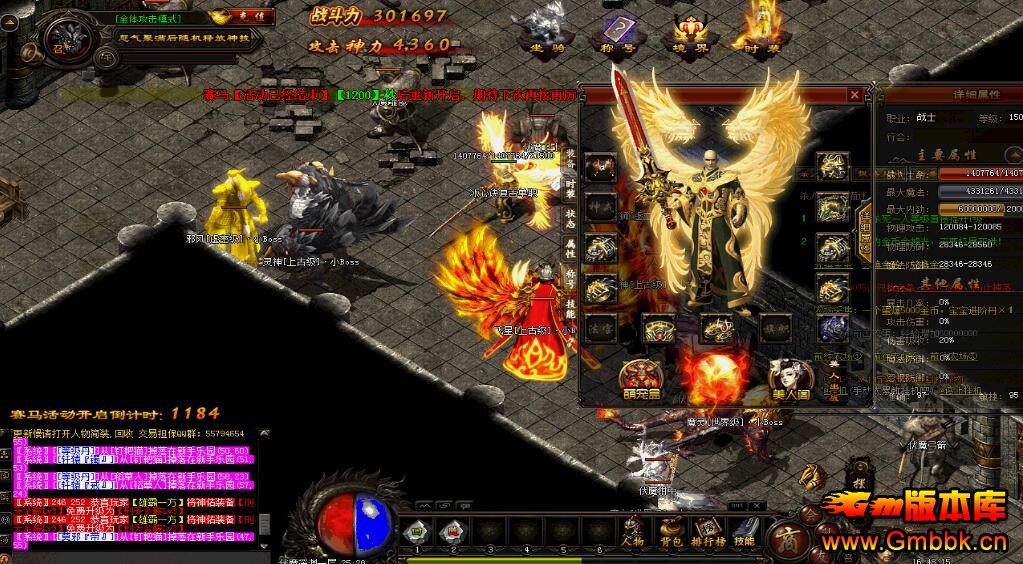Viewport: 1023px width, 564px height.
Task: Select the equipped weapon slot at panel top-left
Action: point(600,166)
